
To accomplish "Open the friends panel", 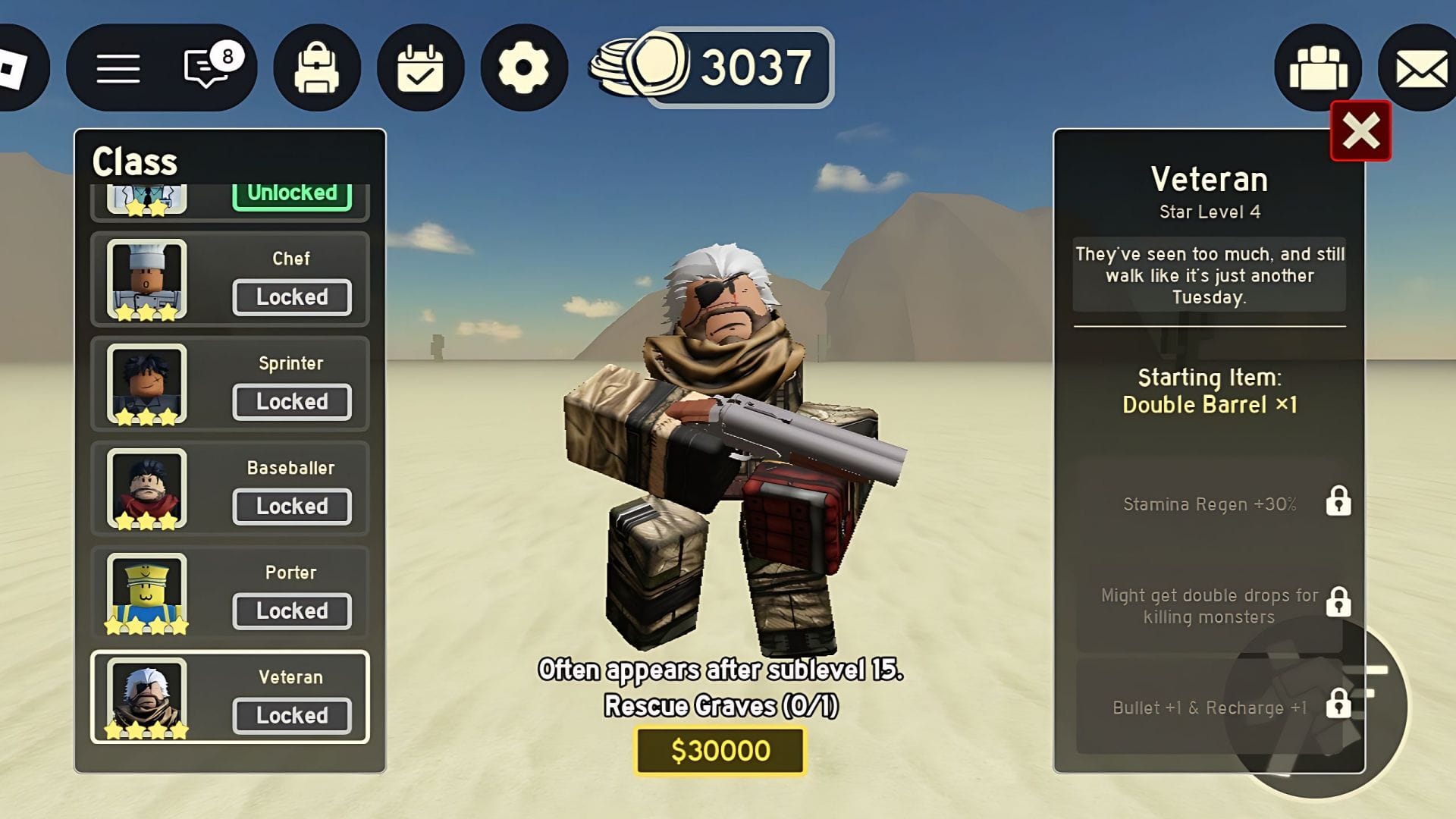I will [1318, 67].
